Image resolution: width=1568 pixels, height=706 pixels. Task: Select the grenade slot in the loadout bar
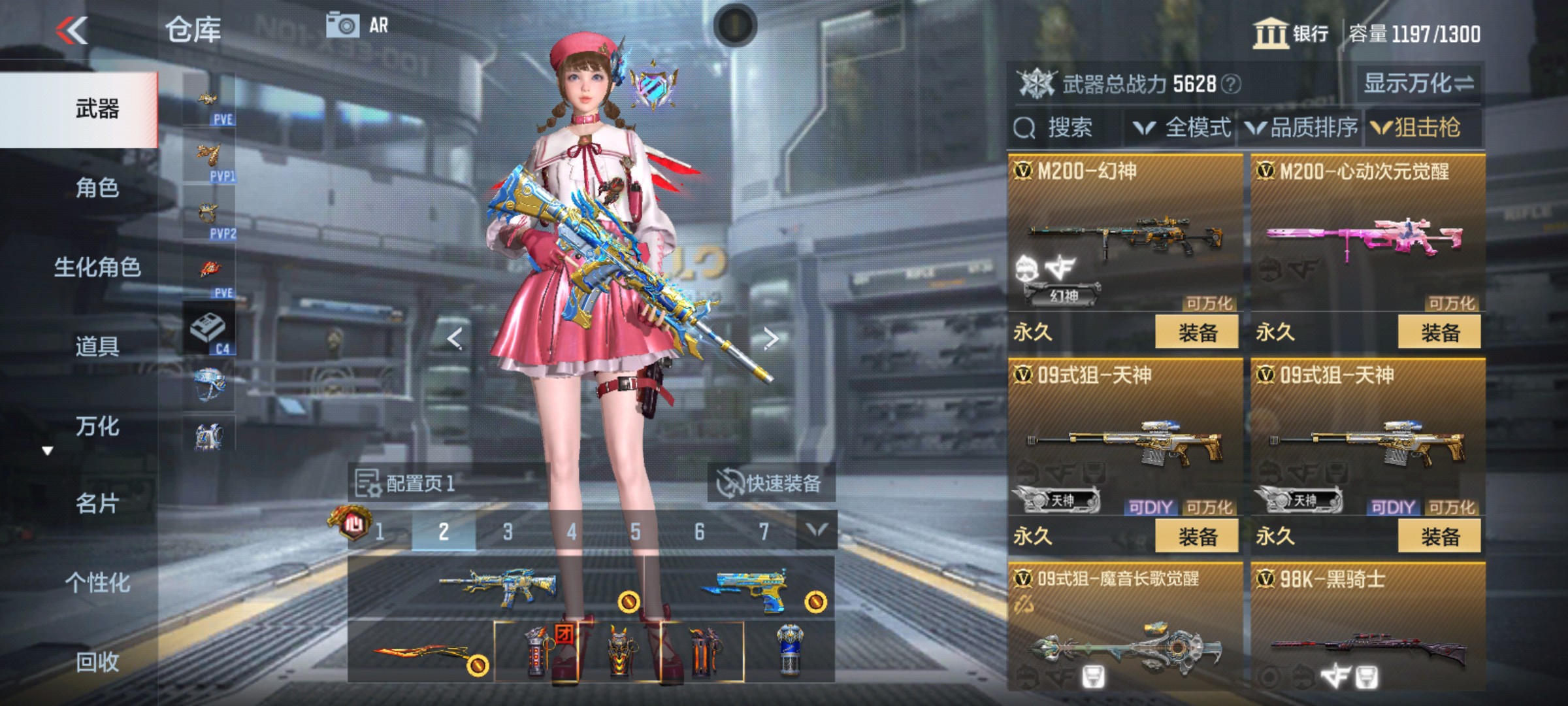click(536, 652)
